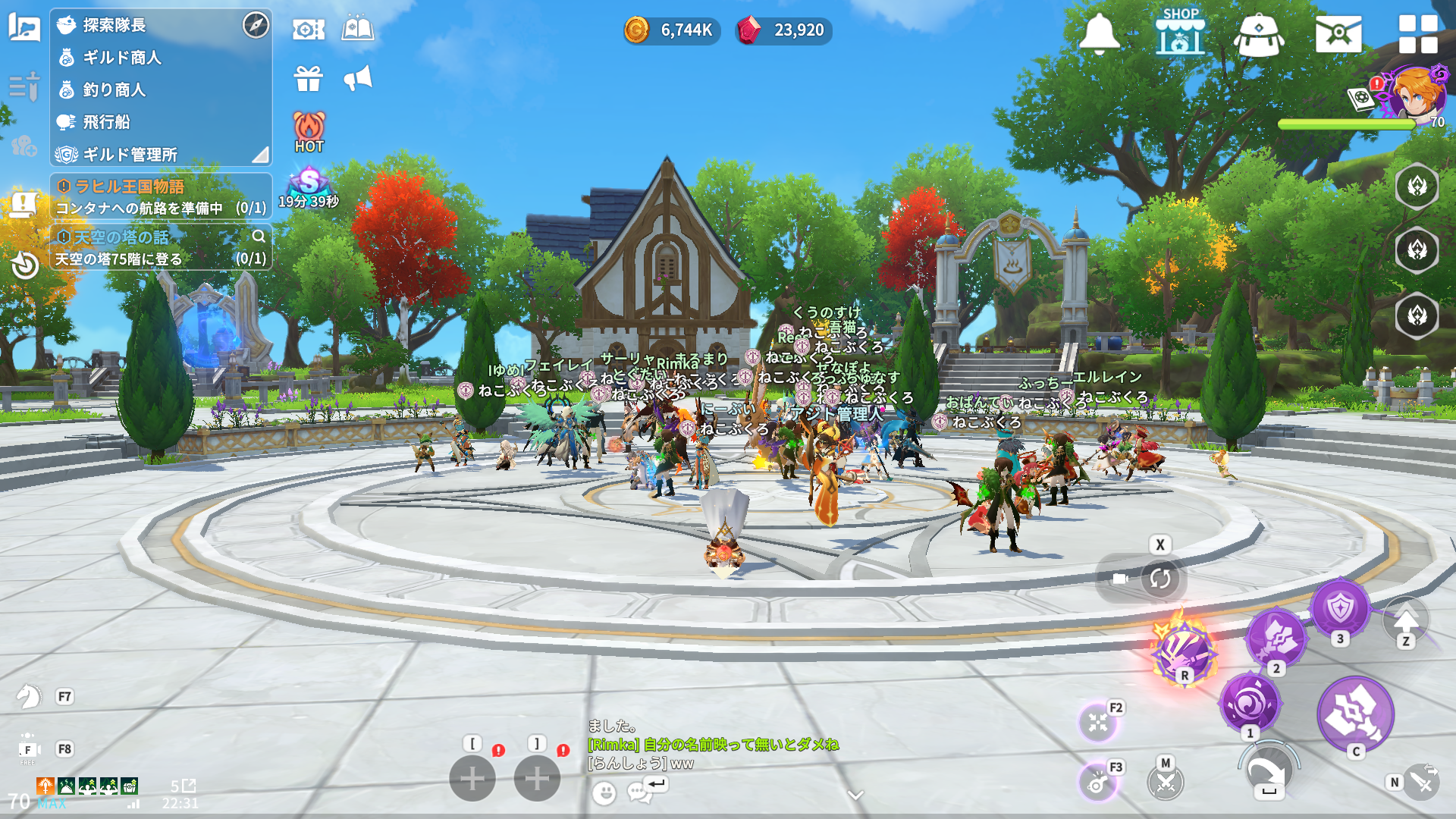Go to the 飛行船 entry
Screen dimensions: 1456x819
[x=106, y=122]
